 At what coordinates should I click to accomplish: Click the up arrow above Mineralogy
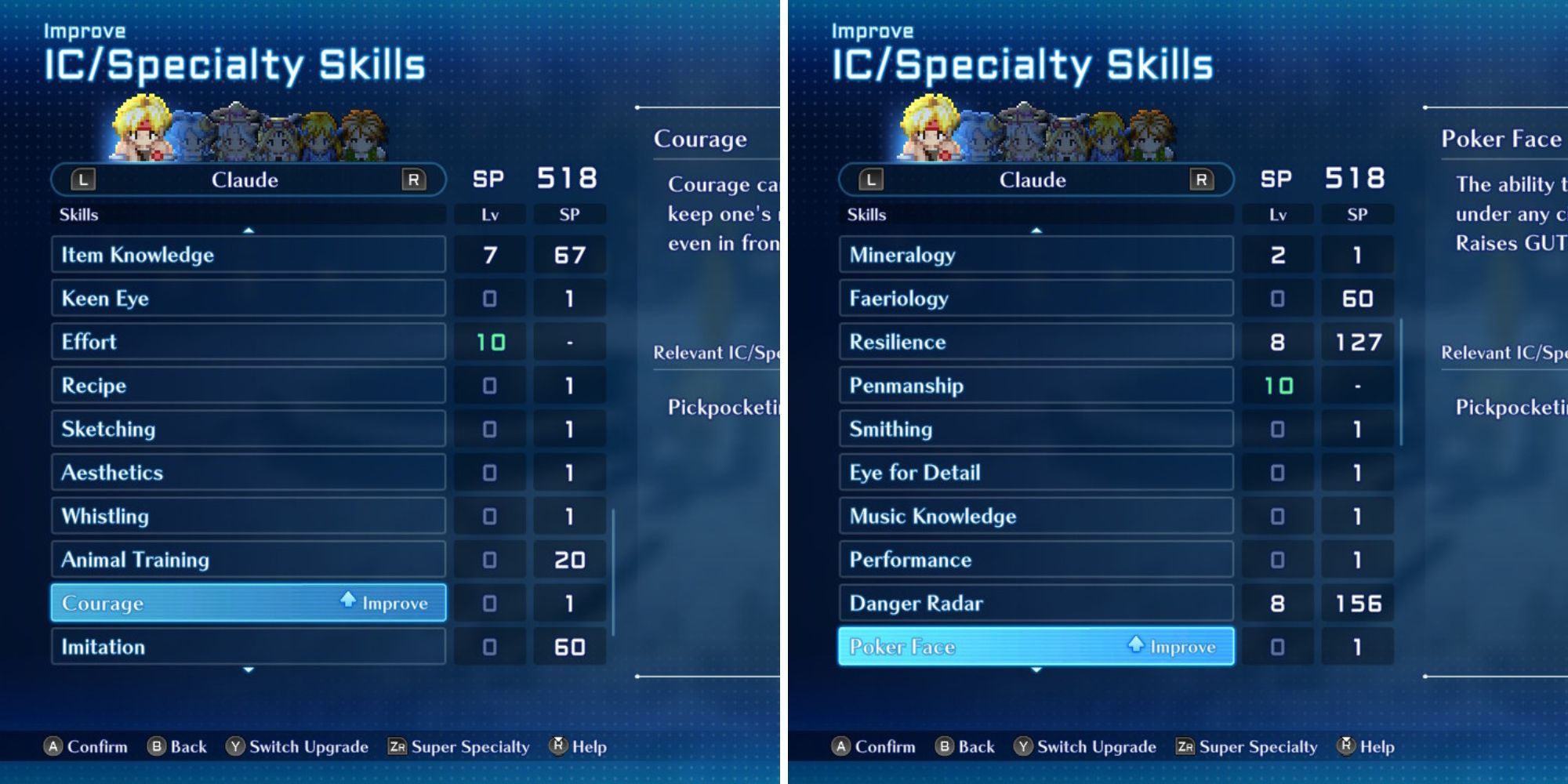coord(1036,230)
